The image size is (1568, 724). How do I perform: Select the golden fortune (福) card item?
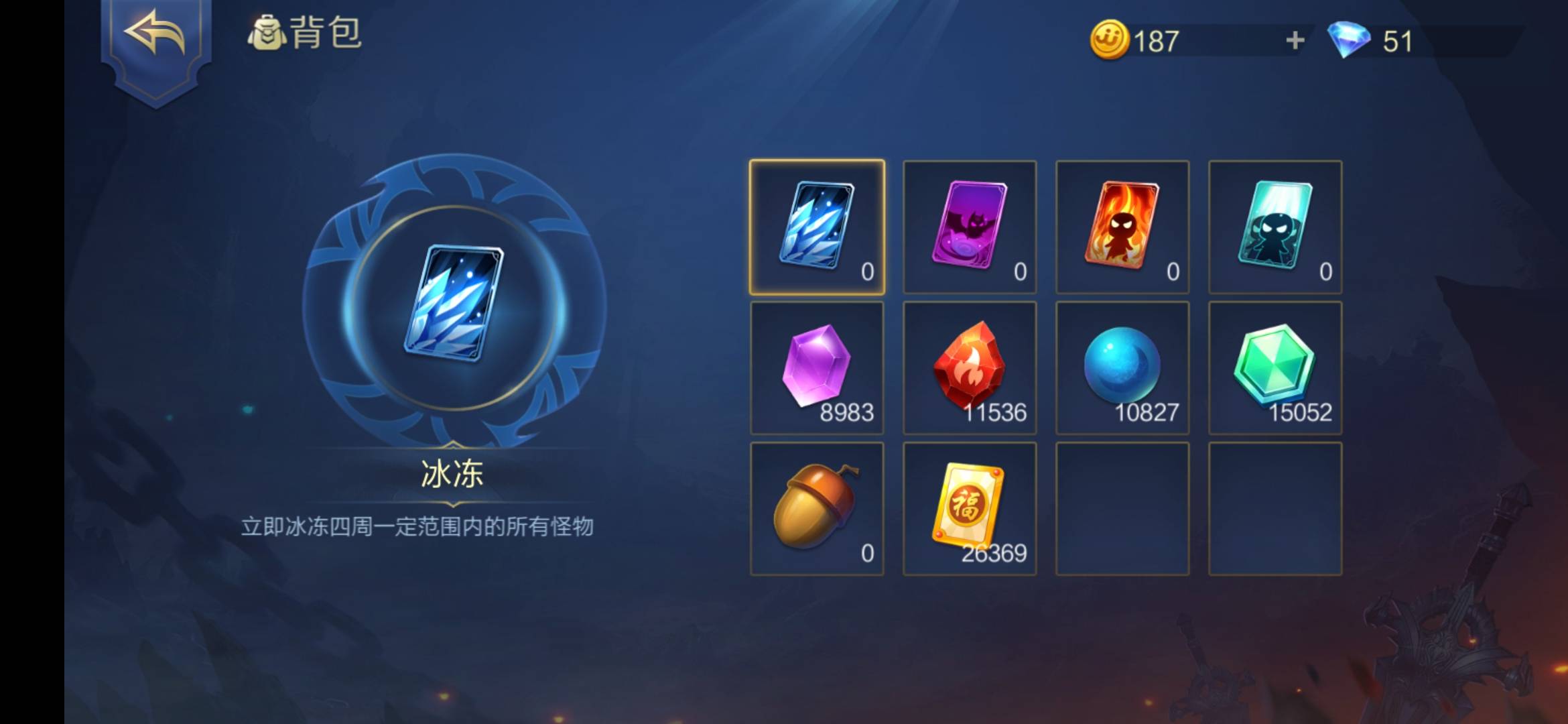(x=970, y=507)
